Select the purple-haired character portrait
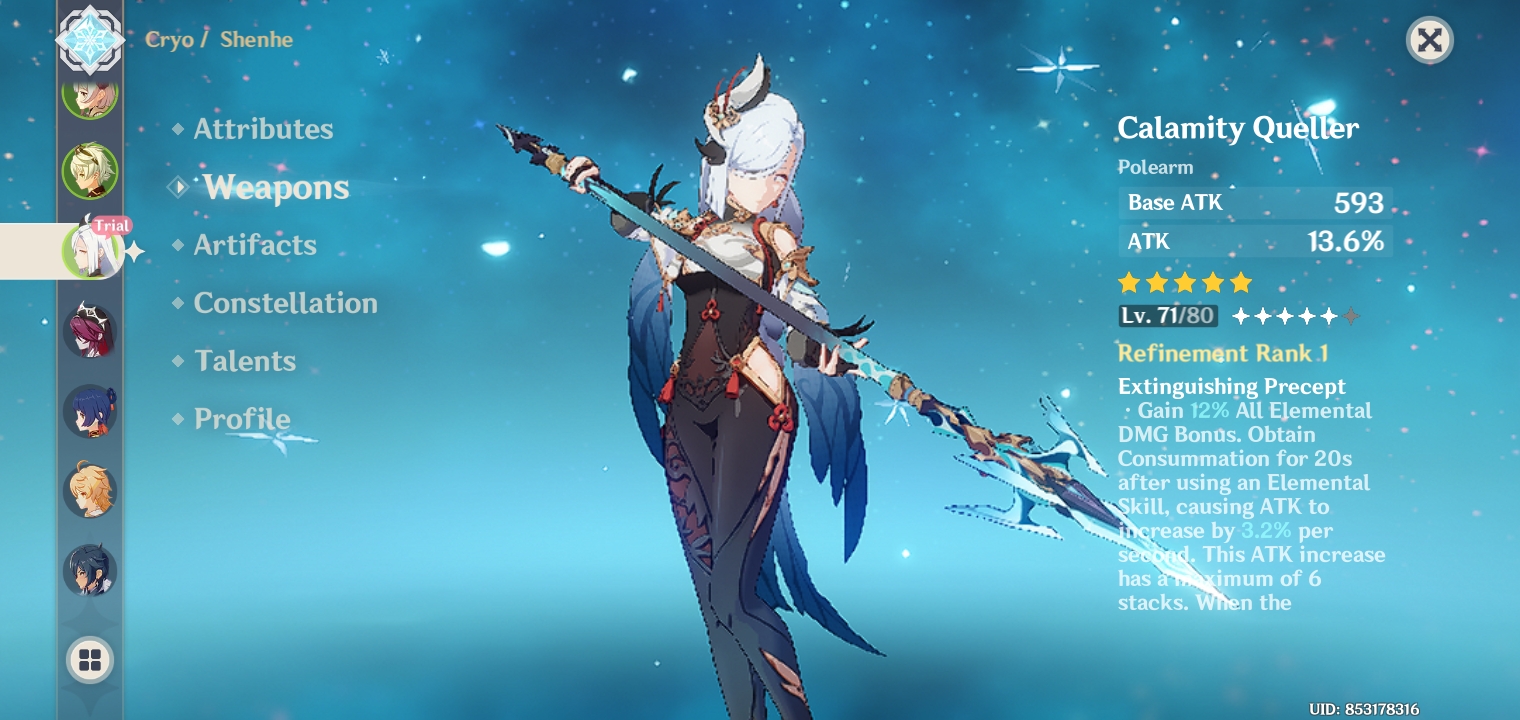The height and width of the screenshot is (720, 1520). tap(91, 331)
